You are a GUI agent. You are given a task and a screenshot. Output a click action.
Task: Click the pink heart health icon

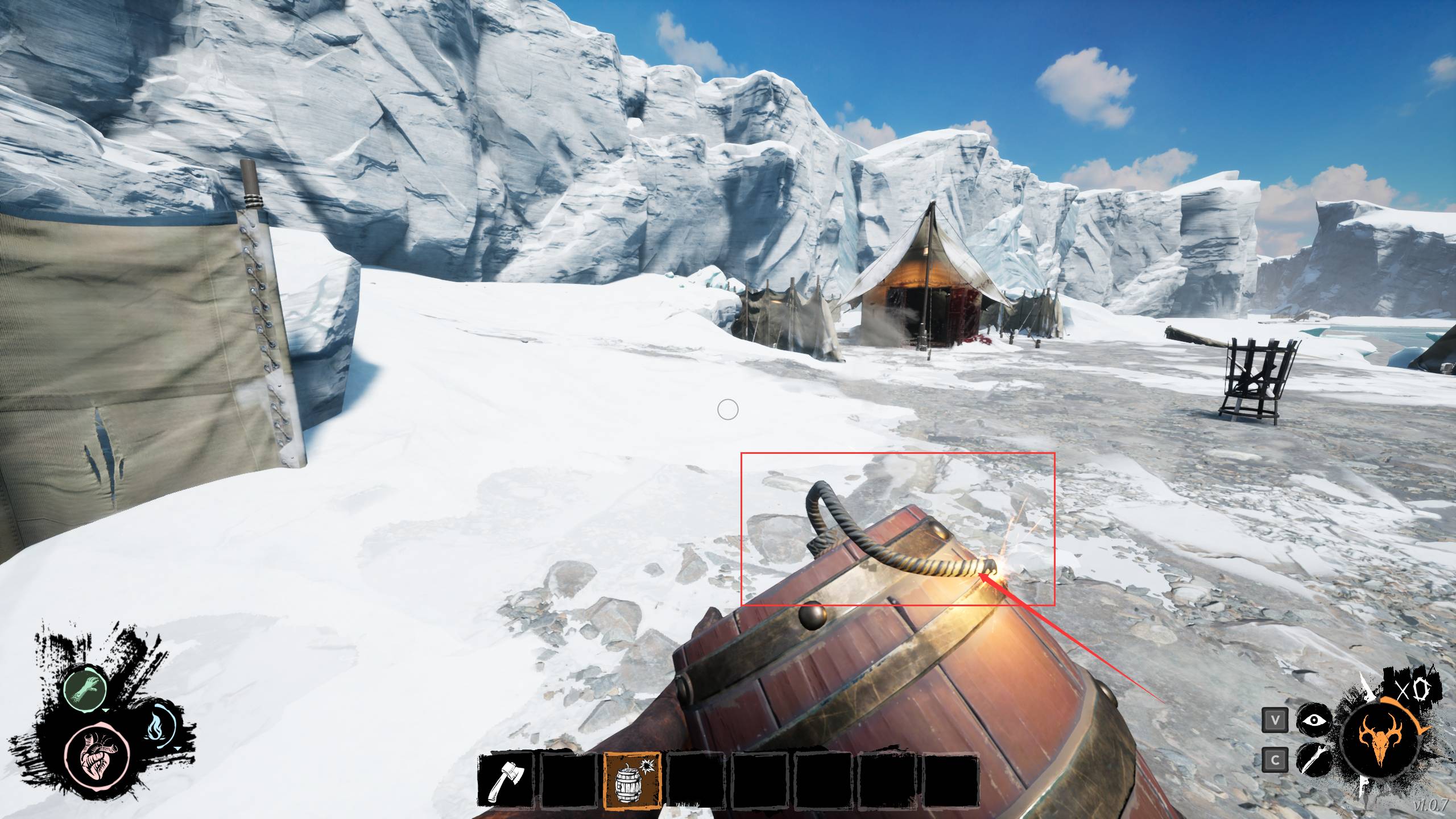click(97, 755)
